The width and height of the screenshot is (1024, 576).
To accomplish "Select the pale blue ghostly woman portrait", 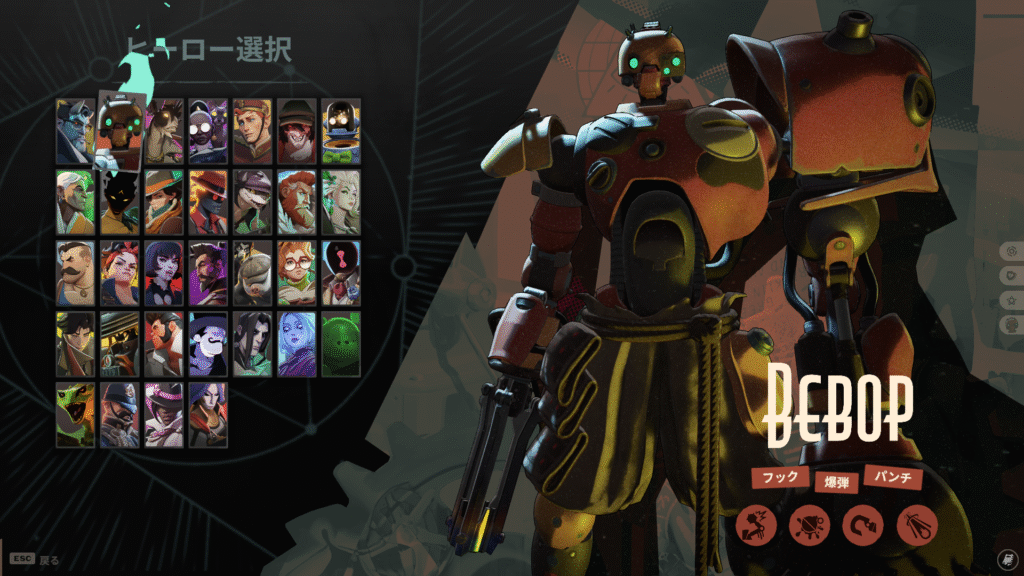I will pyautogui.click(x=296, y=344).
